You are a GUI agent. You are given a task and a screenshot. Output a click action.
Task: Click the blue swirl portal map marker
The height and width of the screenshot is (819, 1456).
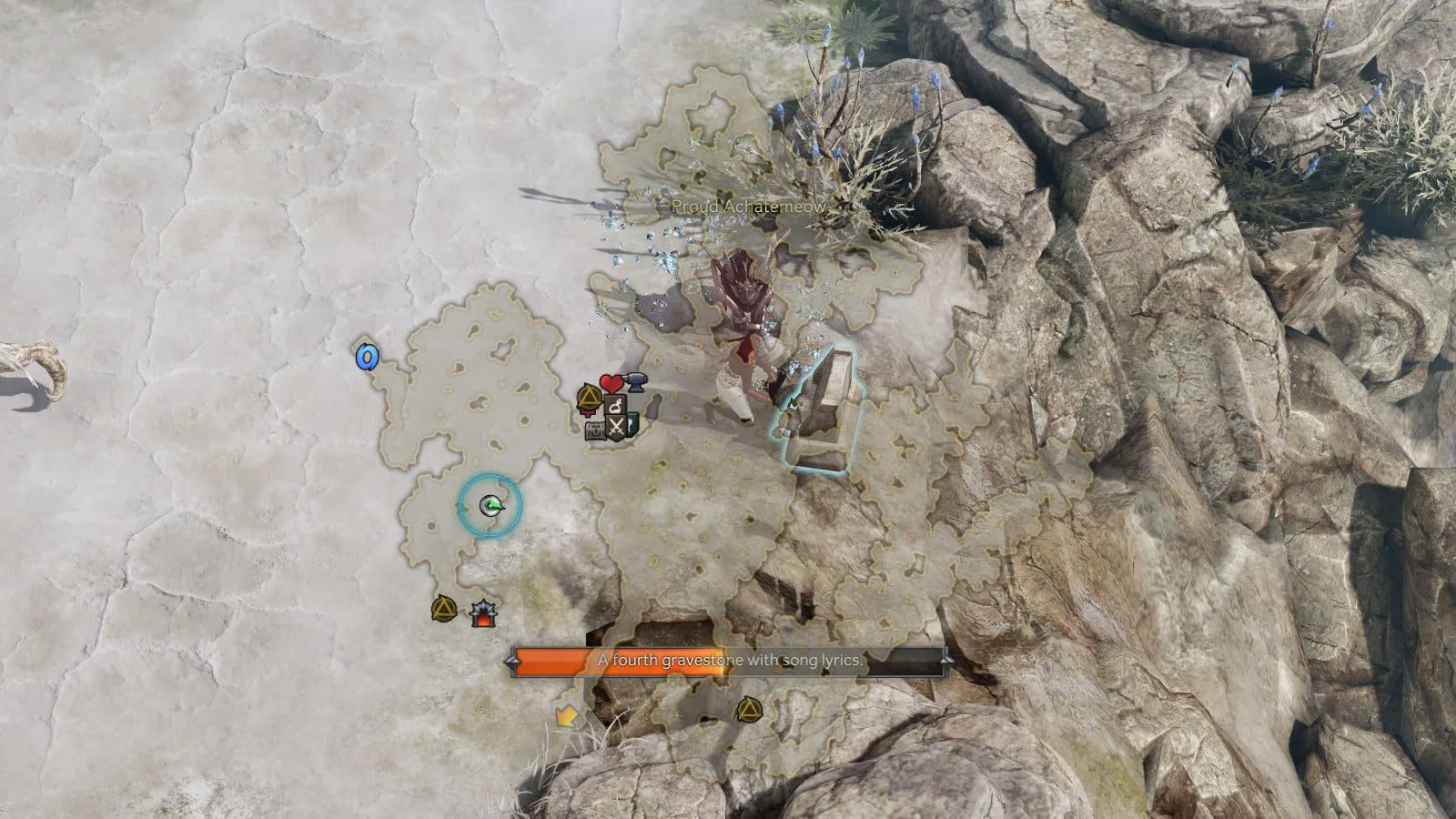click(366, 357)
